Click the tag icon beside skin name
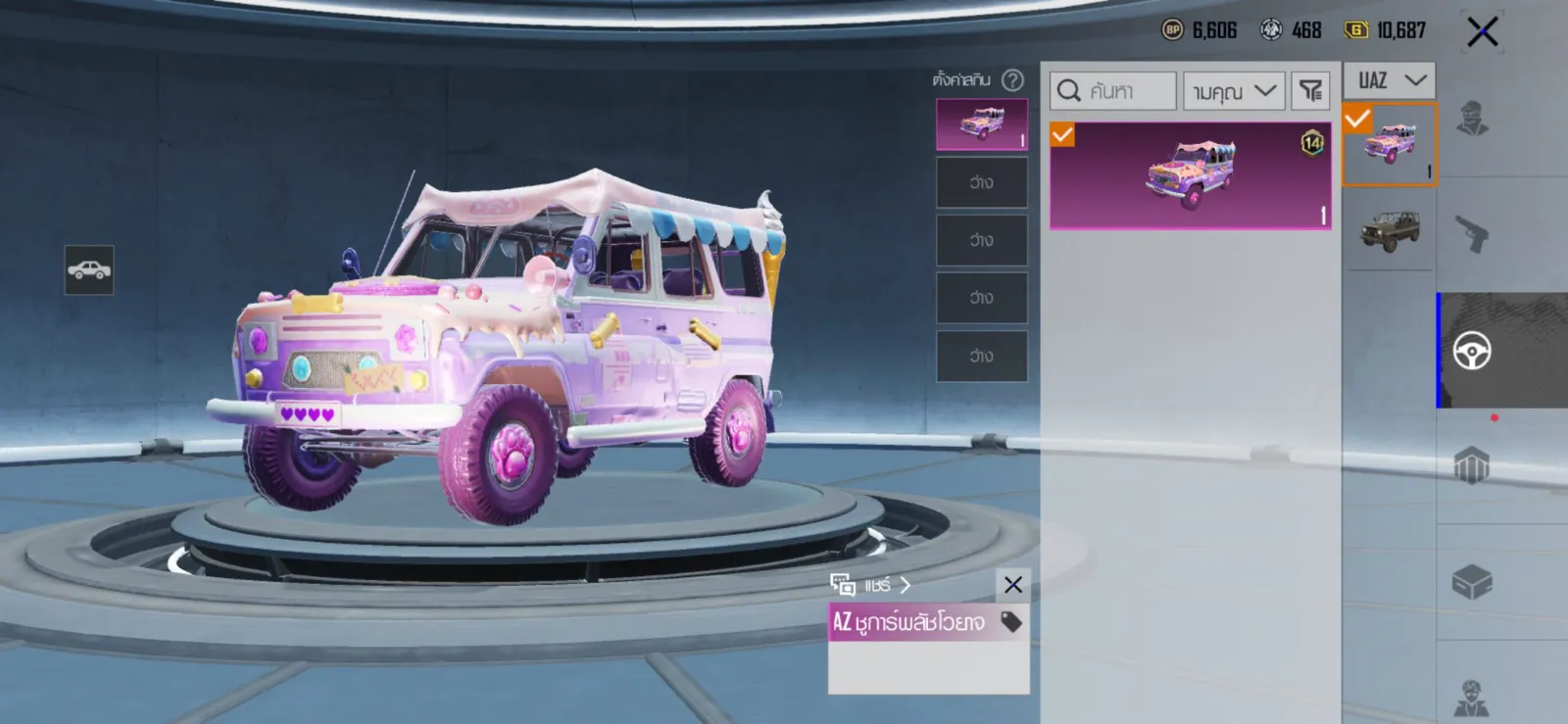The image size is (1568, 724). [1010, 621]
